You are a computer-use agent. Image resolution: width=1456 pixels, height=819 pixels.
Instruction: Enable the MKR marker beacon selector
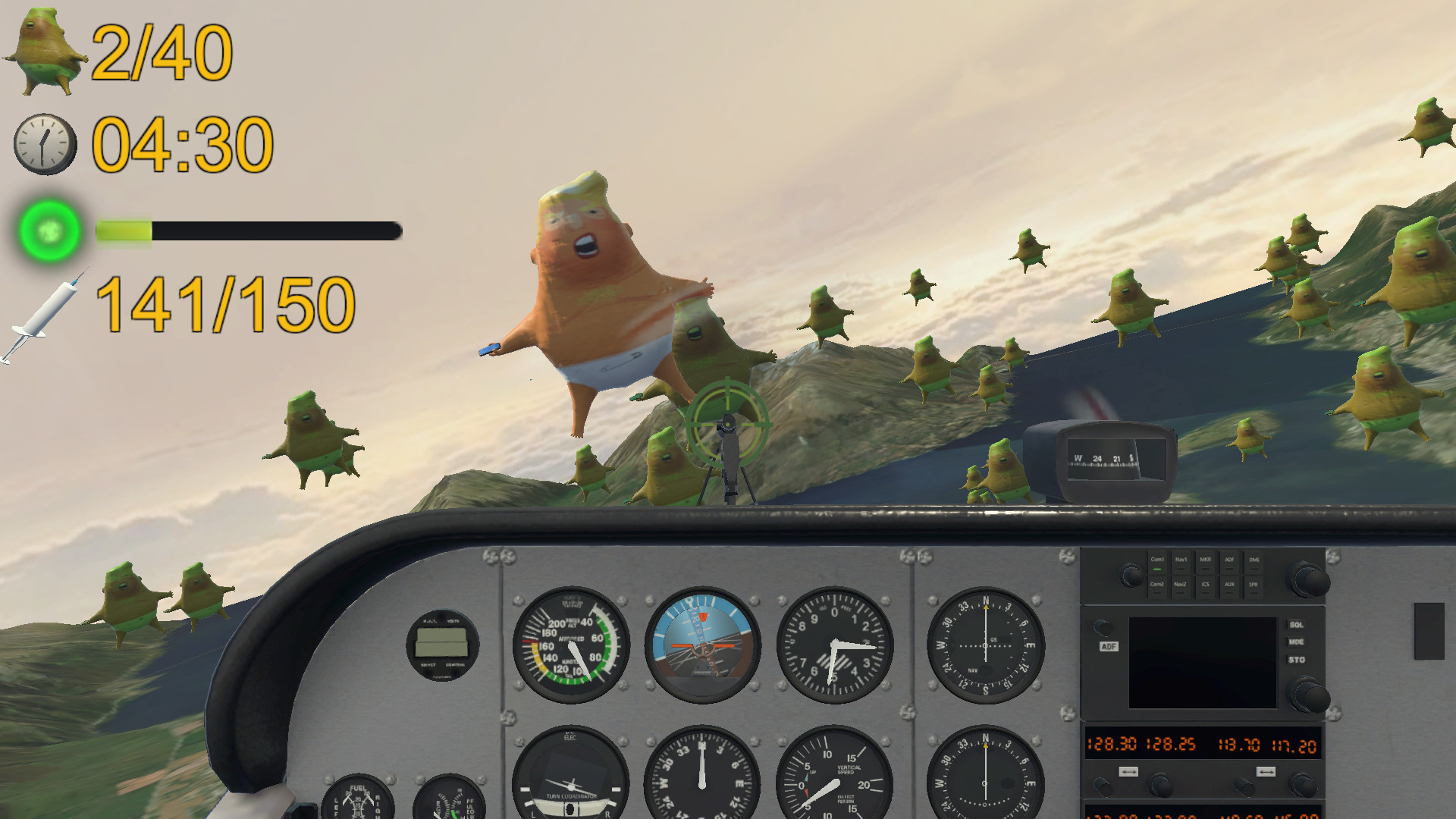pos(1205,563)
